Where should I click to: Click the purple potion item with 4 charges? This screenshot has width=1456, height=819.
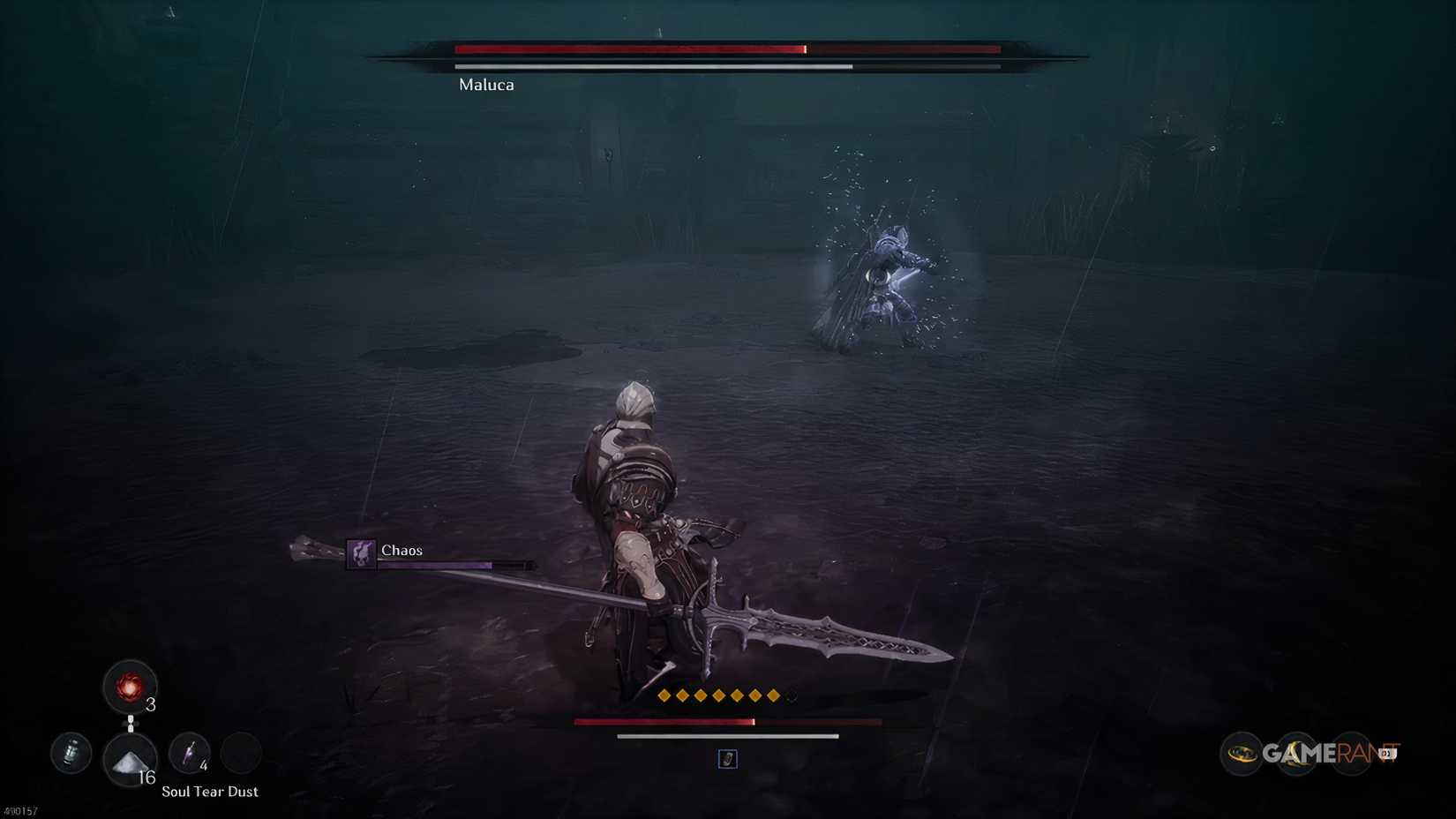click(189, 753)
